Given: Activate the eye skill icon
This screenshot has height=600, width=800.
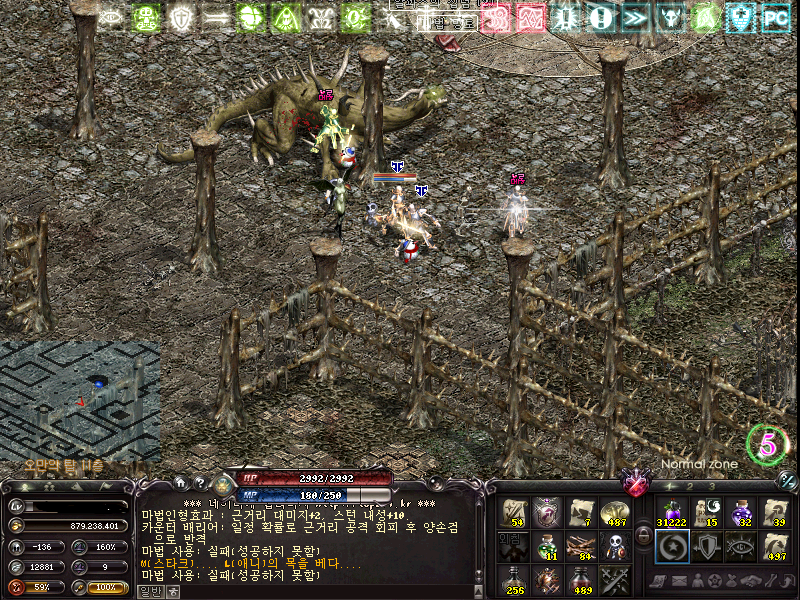Looking at the screenshot, I should (x=740, y=546).
